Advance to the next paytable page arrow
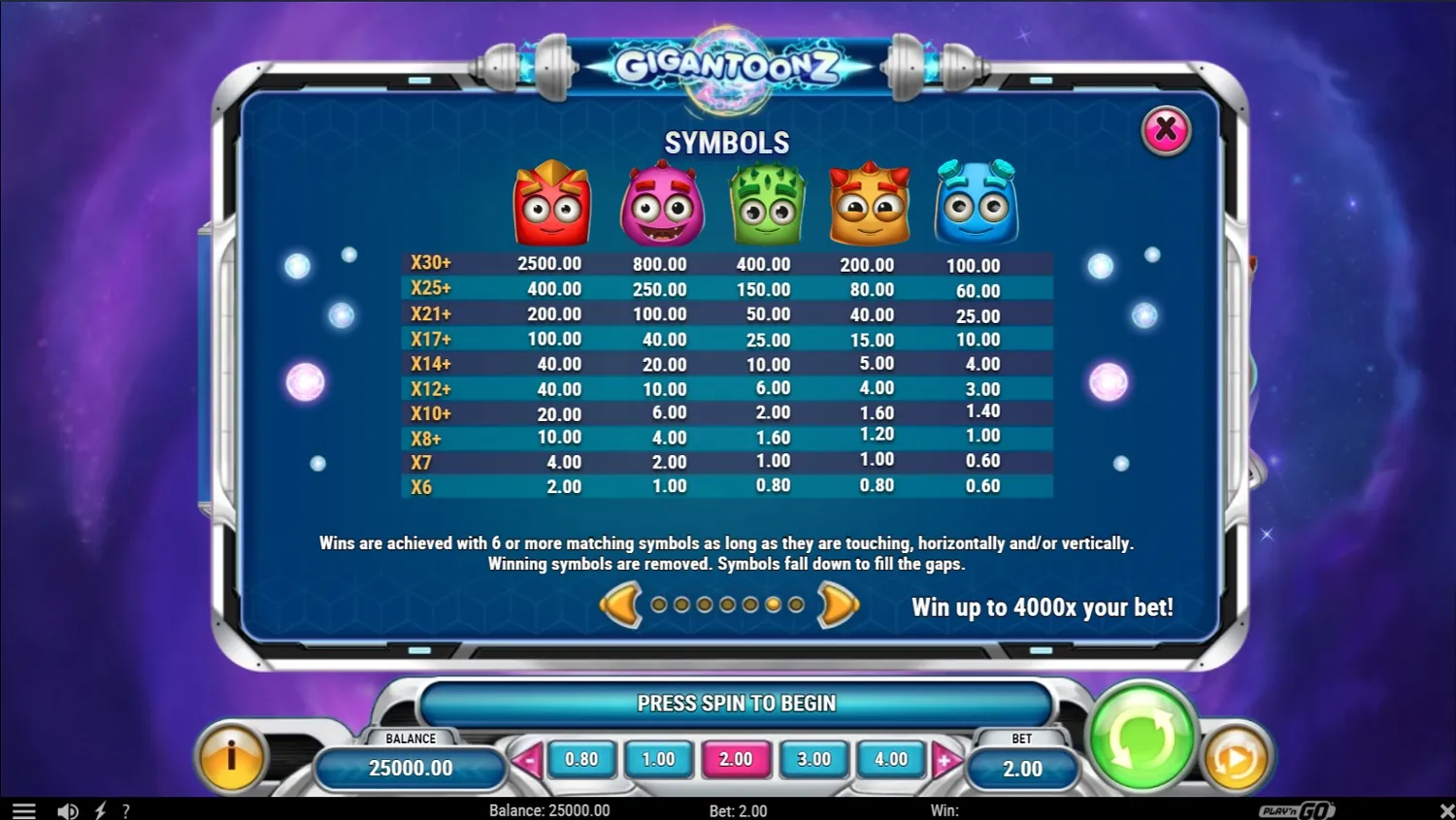The image size is (1456, 820). pos(837,605)
